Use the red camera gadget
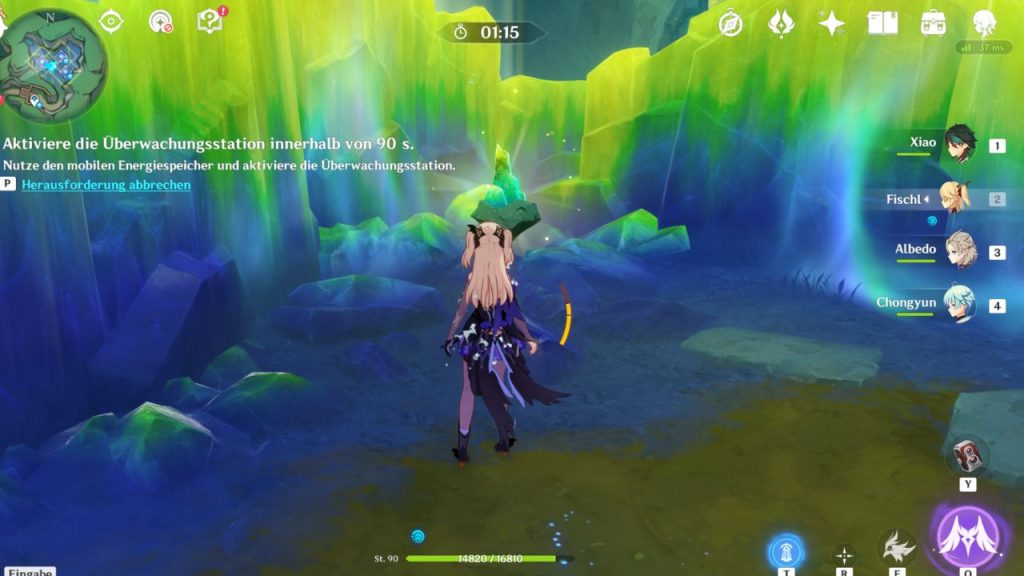Screen dimensions: 1024x576 click(967, 456)
